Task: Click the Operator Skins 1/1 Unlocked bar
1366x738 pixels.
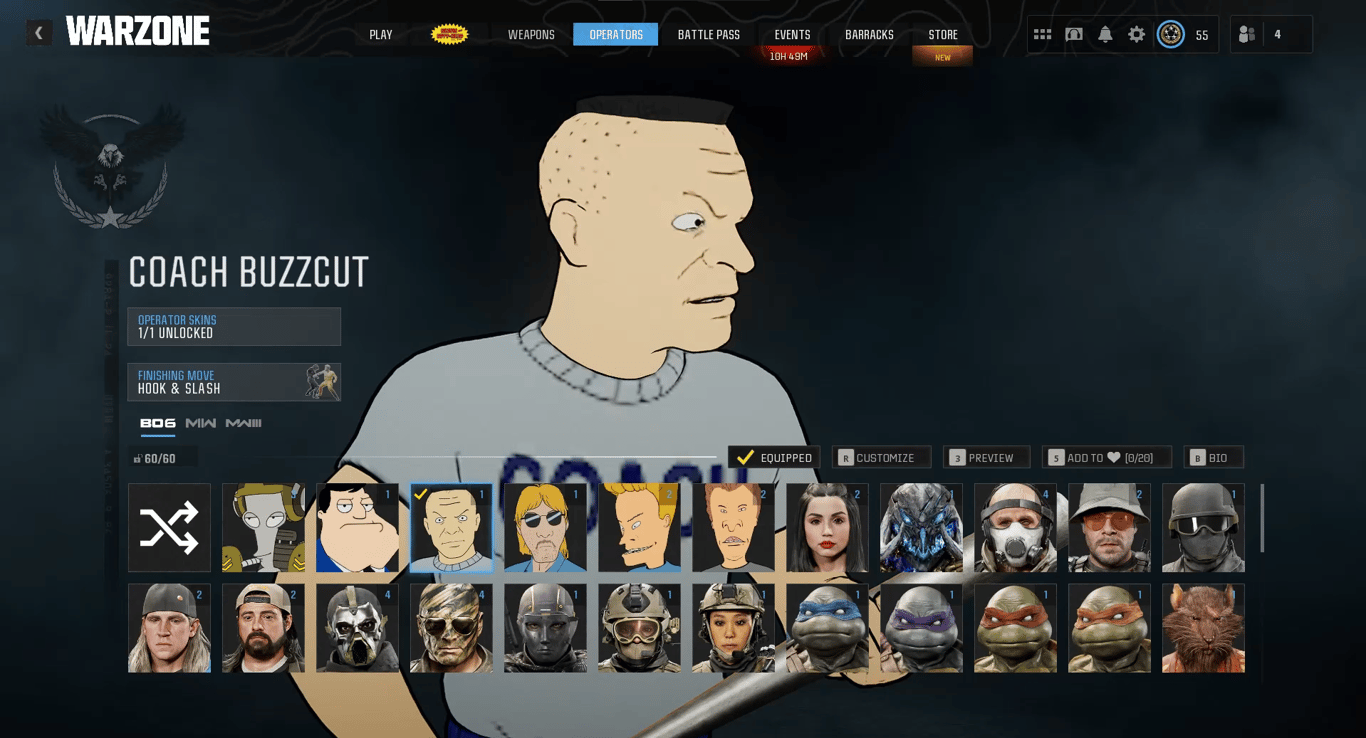Action: coord(234,326)
